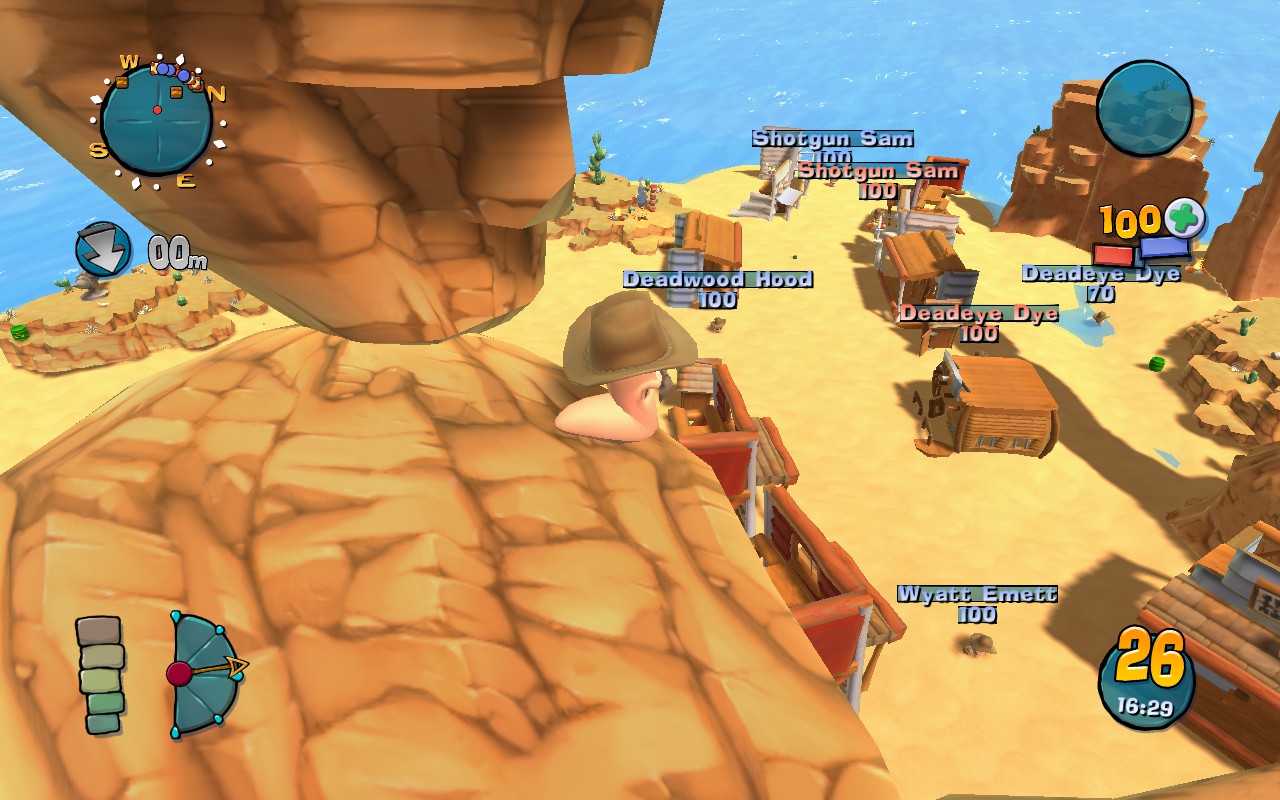The width and height of the screenshot is (1280, 800).
Task: Click the green health cross icon
Action: pos(1182,216)
